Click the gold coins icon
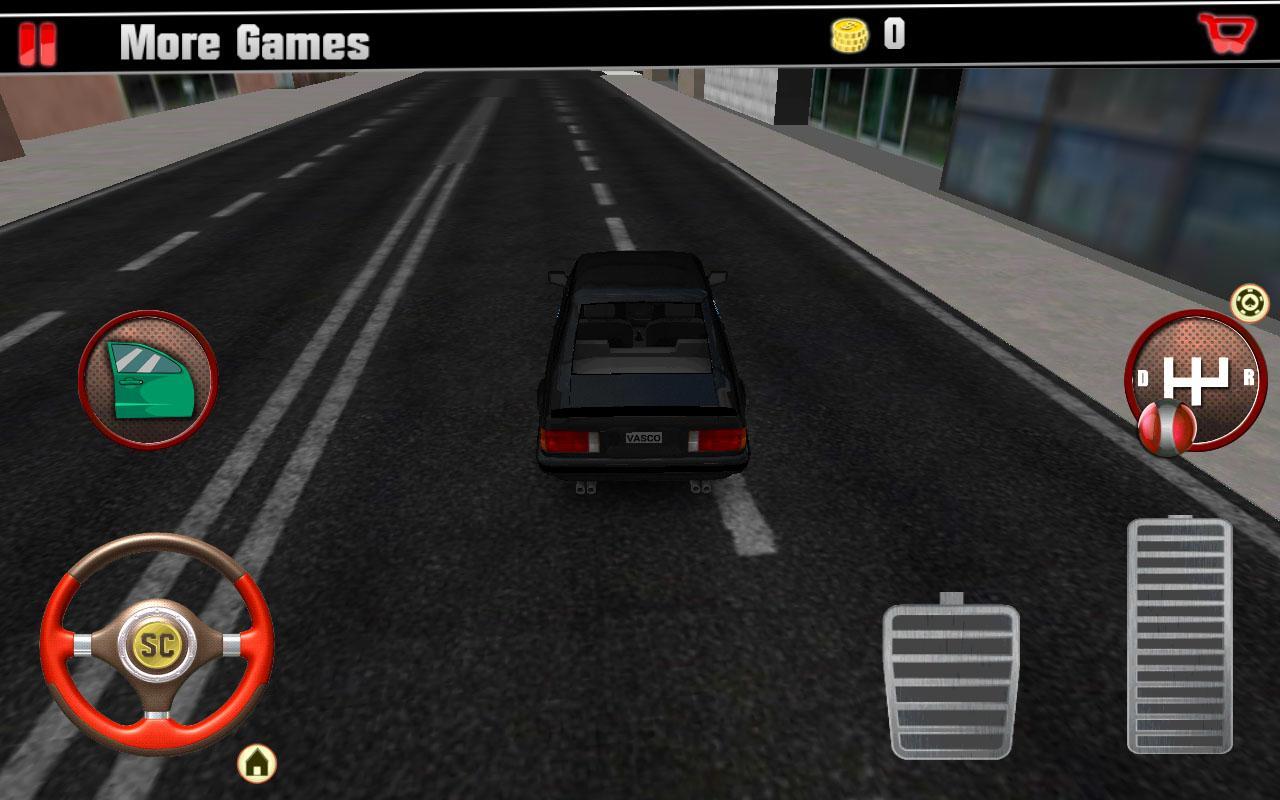The width and height of the screenshot is (1280, 800). (850, 36)
